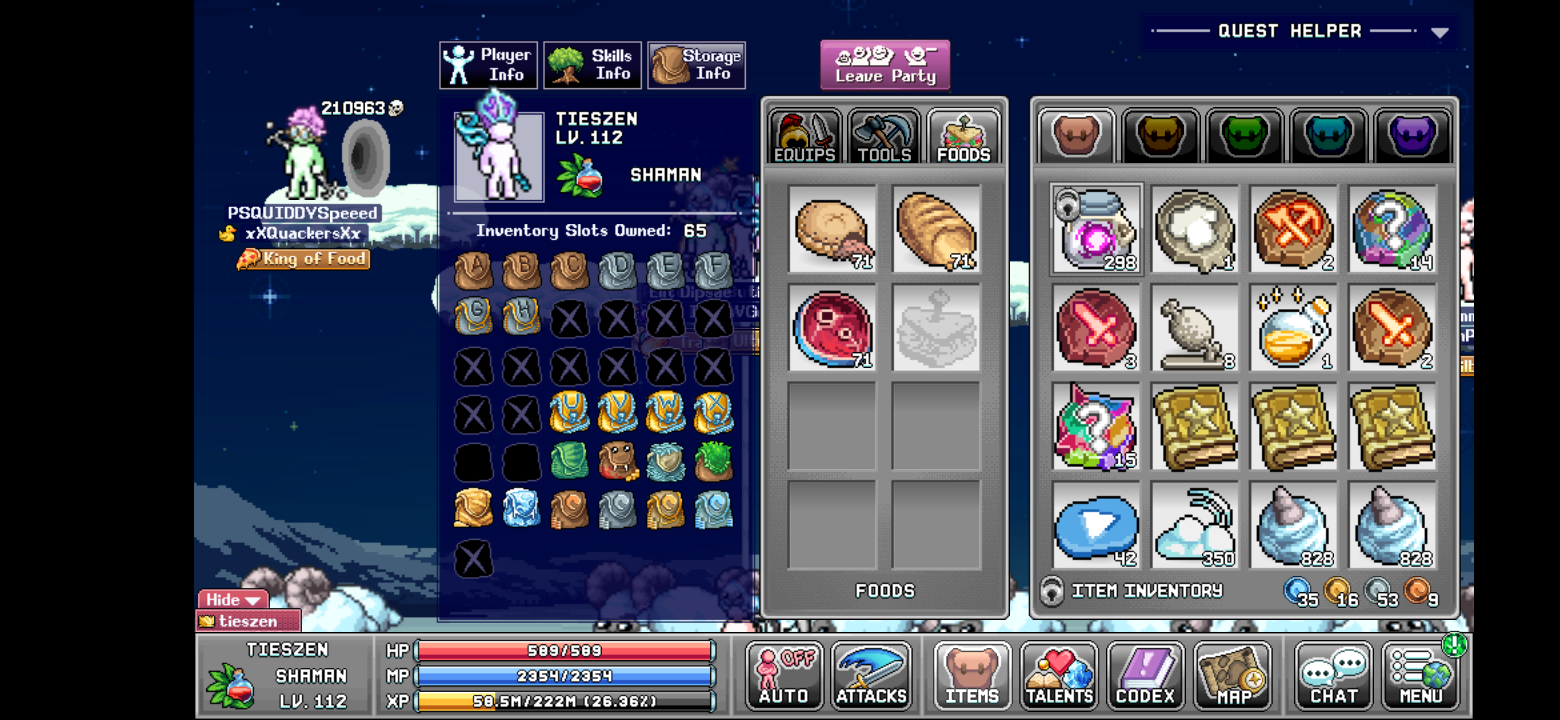Expand the Quest Helper dropdown
The image size is (1560, 720).
(x=1440, y=31)
